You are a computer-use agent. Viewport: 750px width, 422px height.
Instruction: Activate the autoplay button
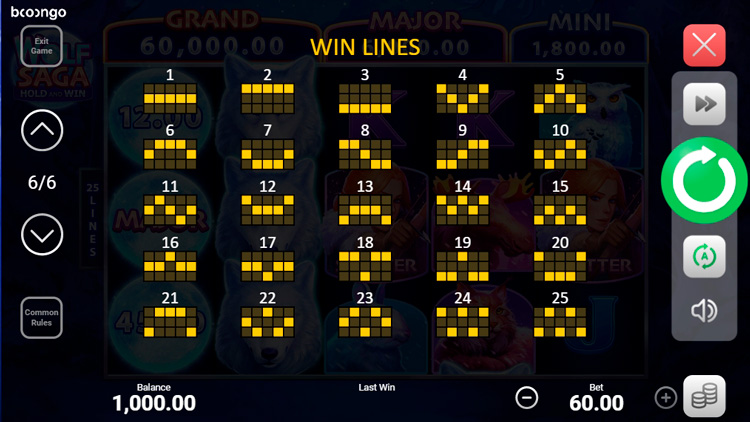pyautogui.click(x=704, y=257)
